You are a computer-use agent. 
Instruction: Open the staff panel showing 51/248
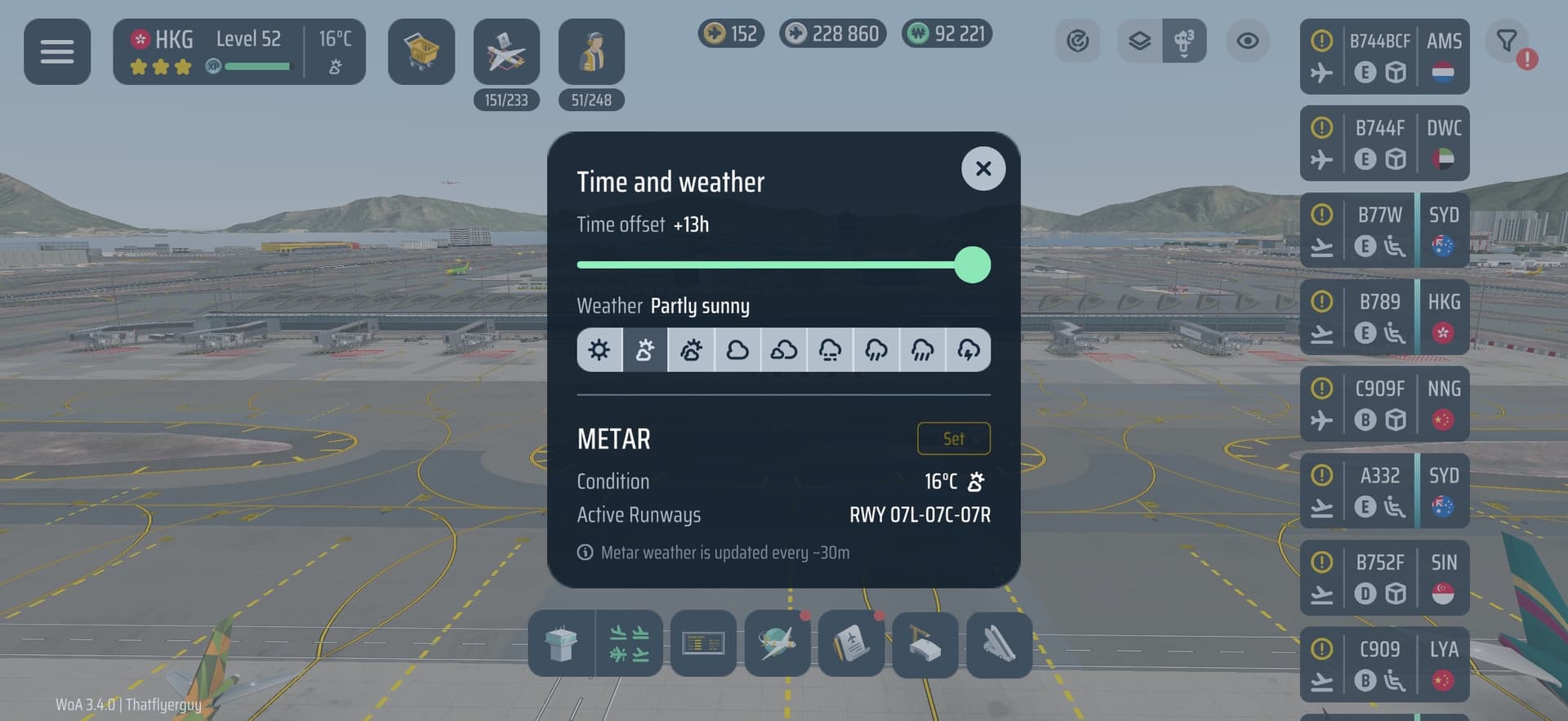[x=591, y=51]
